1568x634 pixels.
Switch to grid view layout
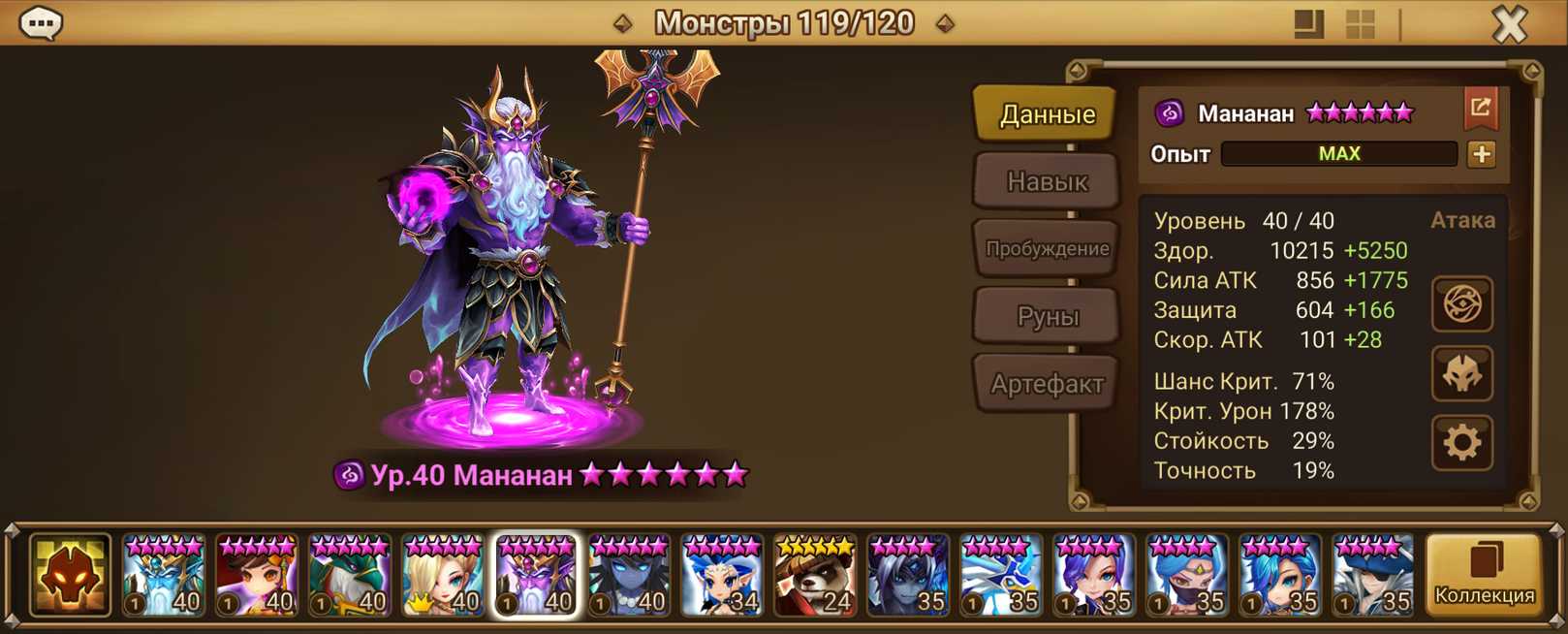click(x=1361, y=24)
